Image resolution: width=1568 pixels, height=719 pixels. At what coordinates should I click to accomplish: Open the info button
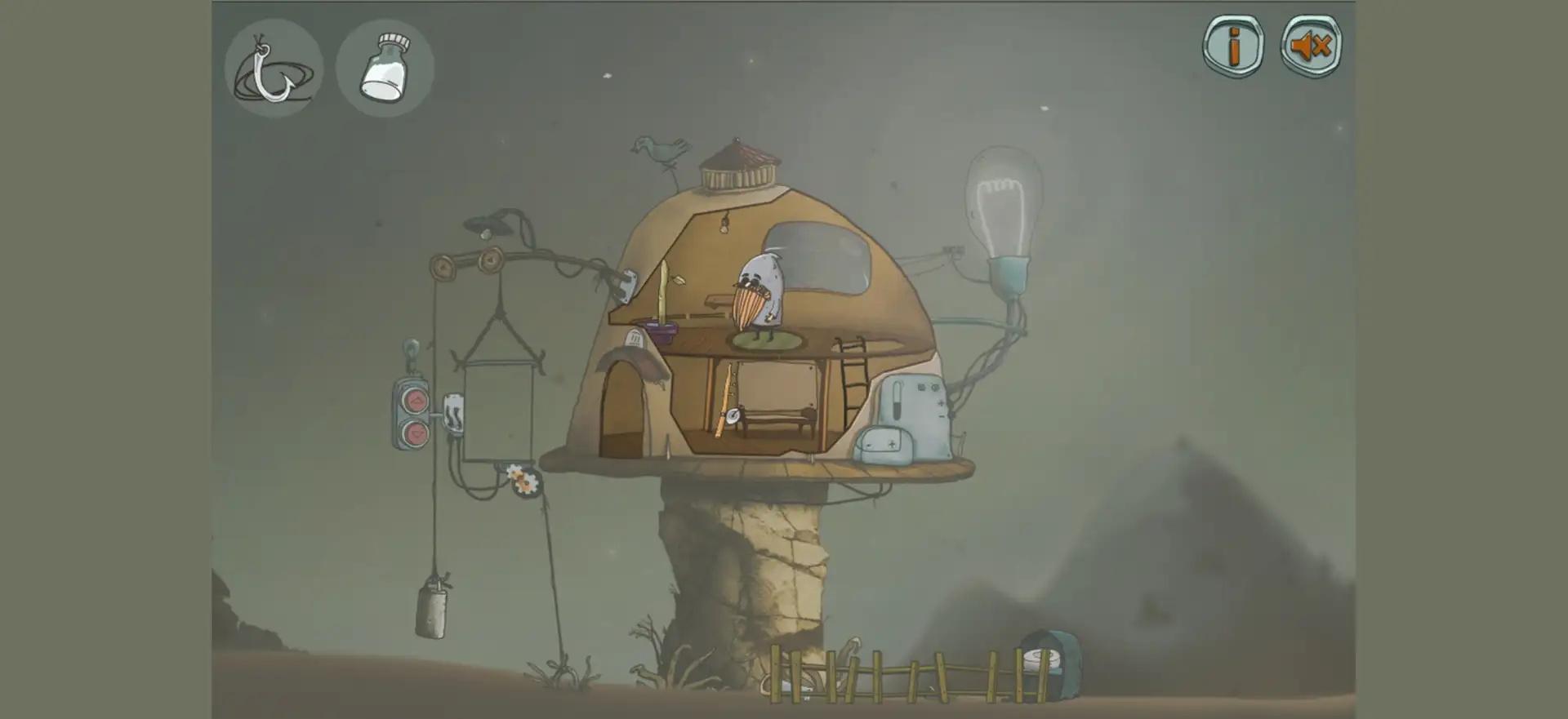coord(1233,46)
